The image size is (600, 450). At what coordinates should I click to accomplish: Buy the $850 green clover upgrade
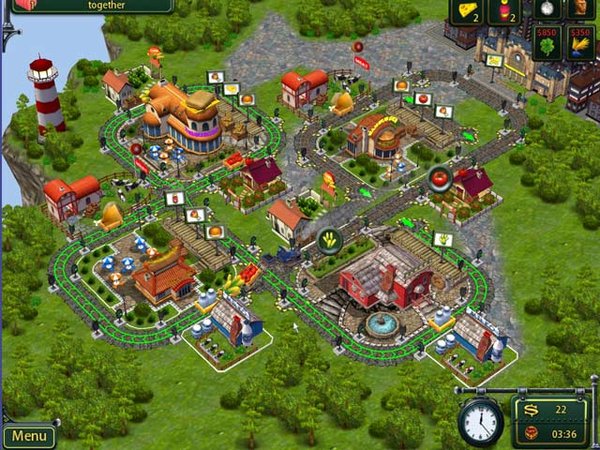click(546, 43)
